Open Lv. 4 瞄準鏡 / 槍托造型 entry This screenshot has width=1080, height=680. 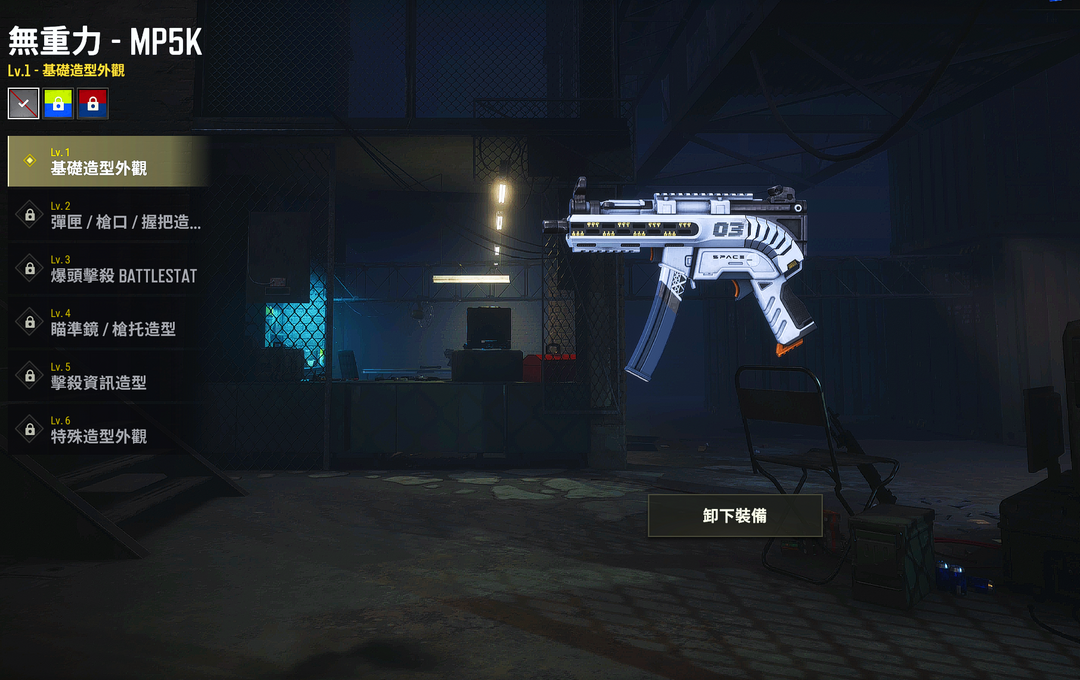click(x=107, y=322)
